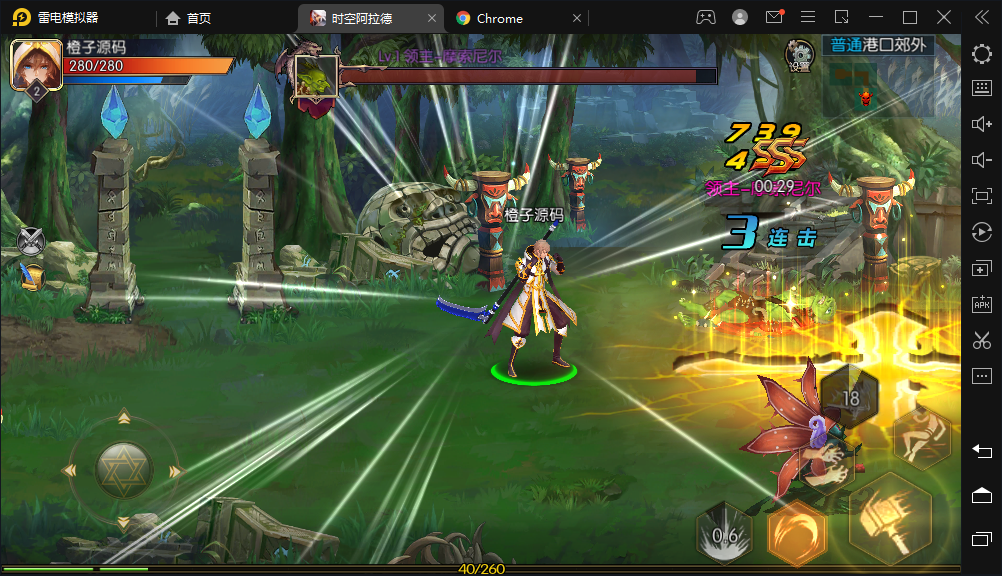Activate the grabbing hands skill

coord(829,467)
